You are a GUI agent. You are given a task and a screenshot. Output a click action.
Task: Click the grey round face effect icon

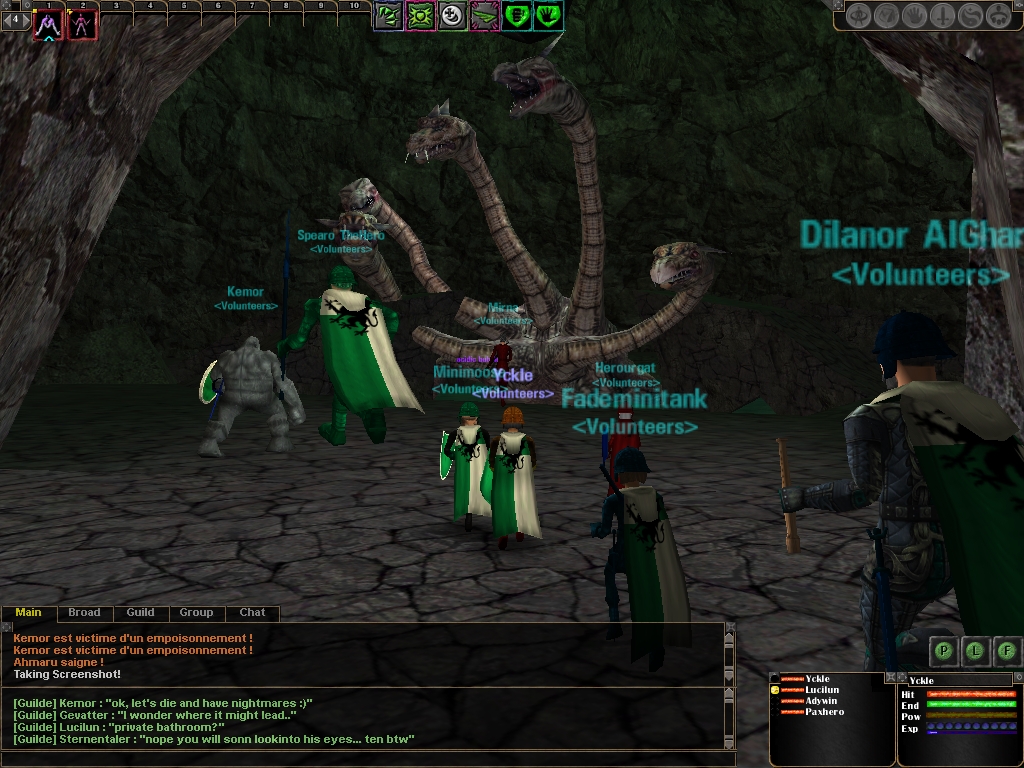tap(453, 15)
